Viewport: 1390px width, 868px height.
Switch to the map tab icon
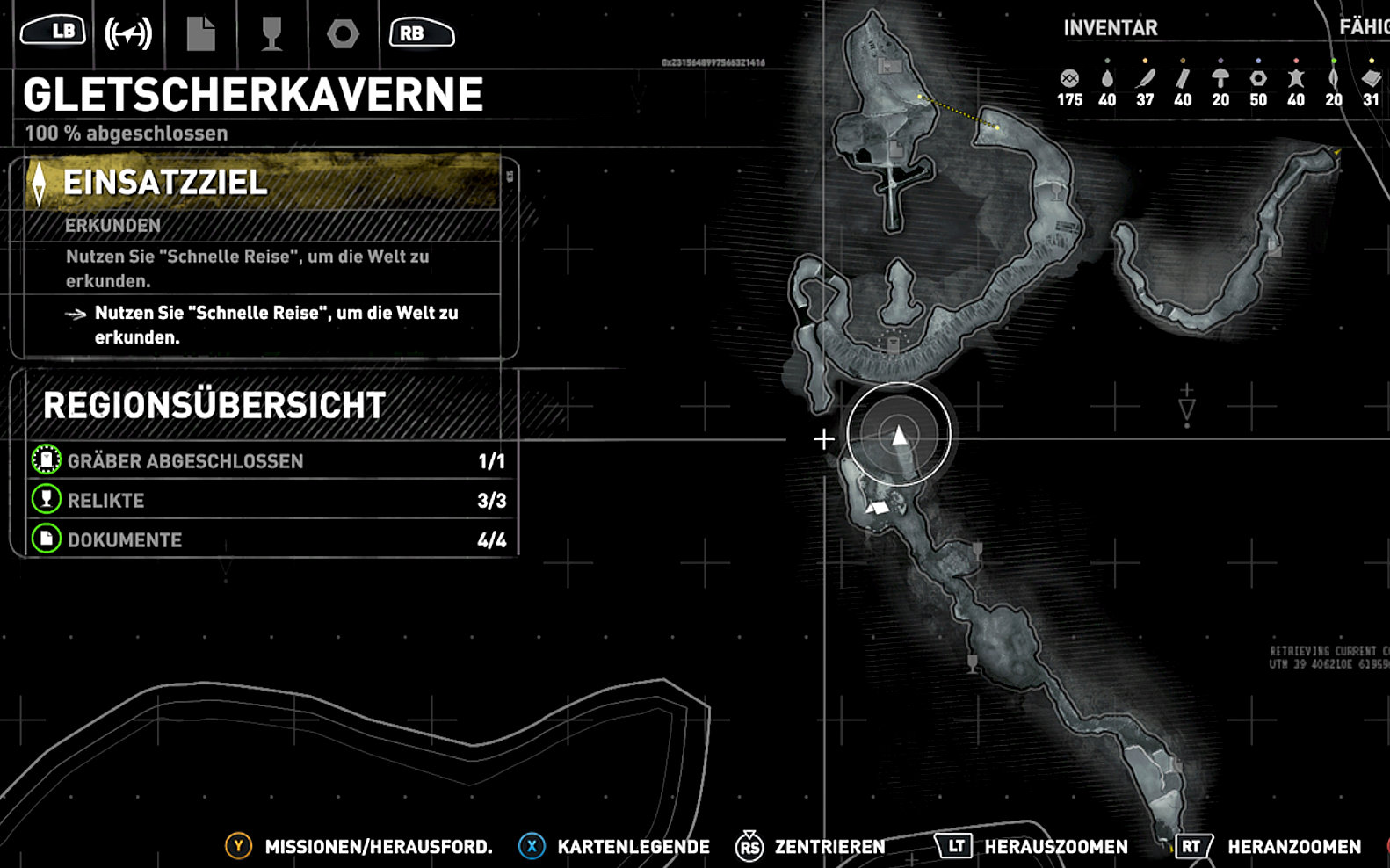click(x=128, y=34)
